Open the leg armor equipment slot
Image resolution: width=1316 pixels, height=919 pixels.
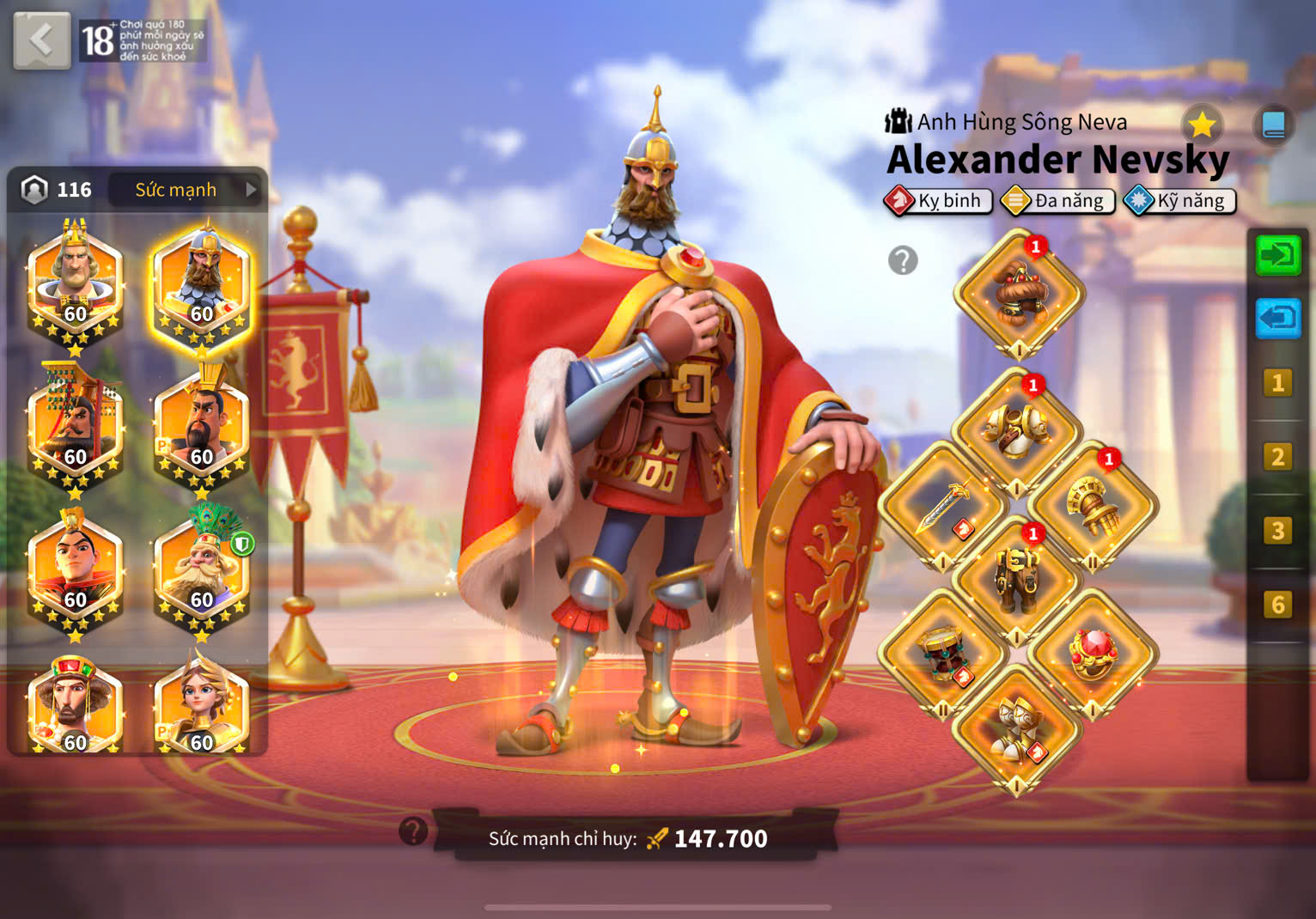1016,581
